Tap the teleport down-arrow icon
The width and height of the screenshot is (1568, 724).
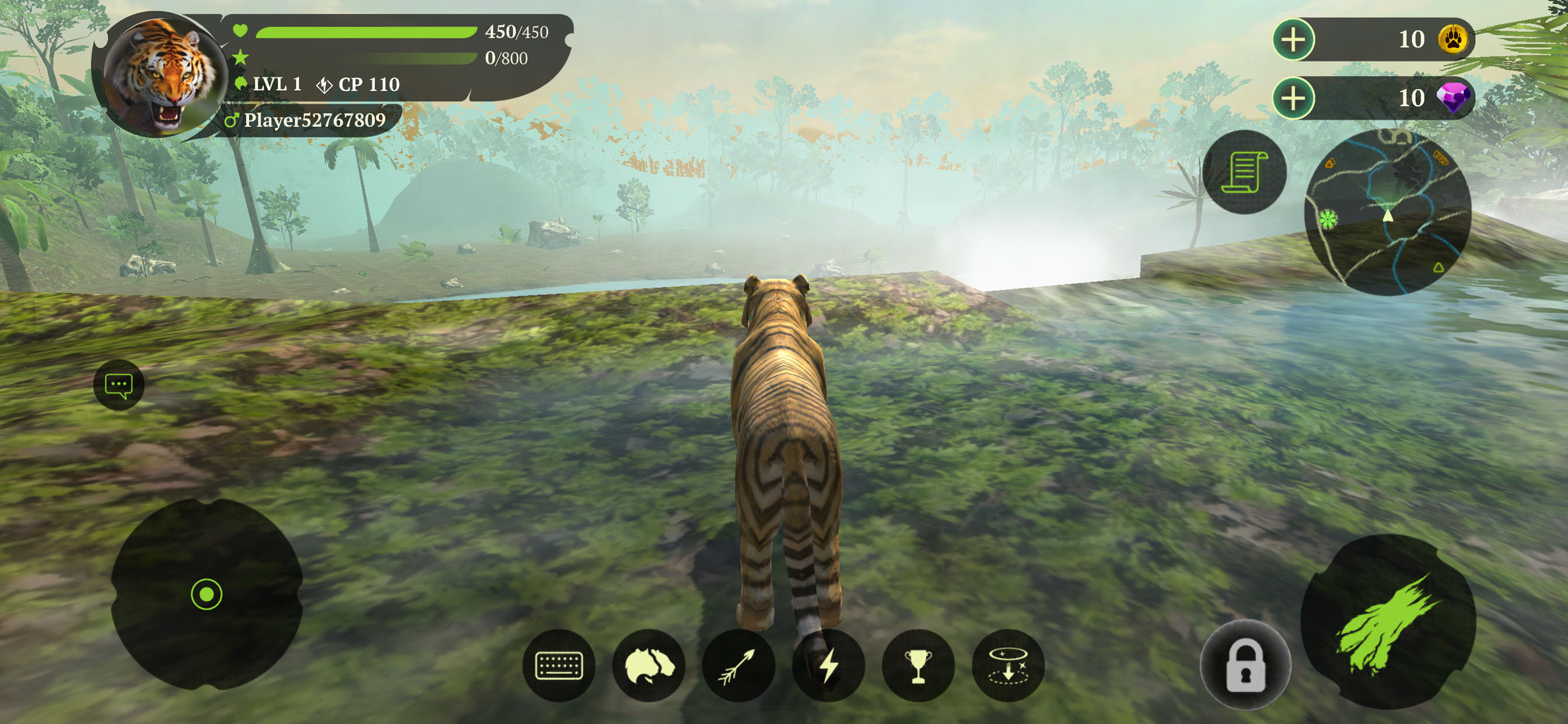(1007, 665)
